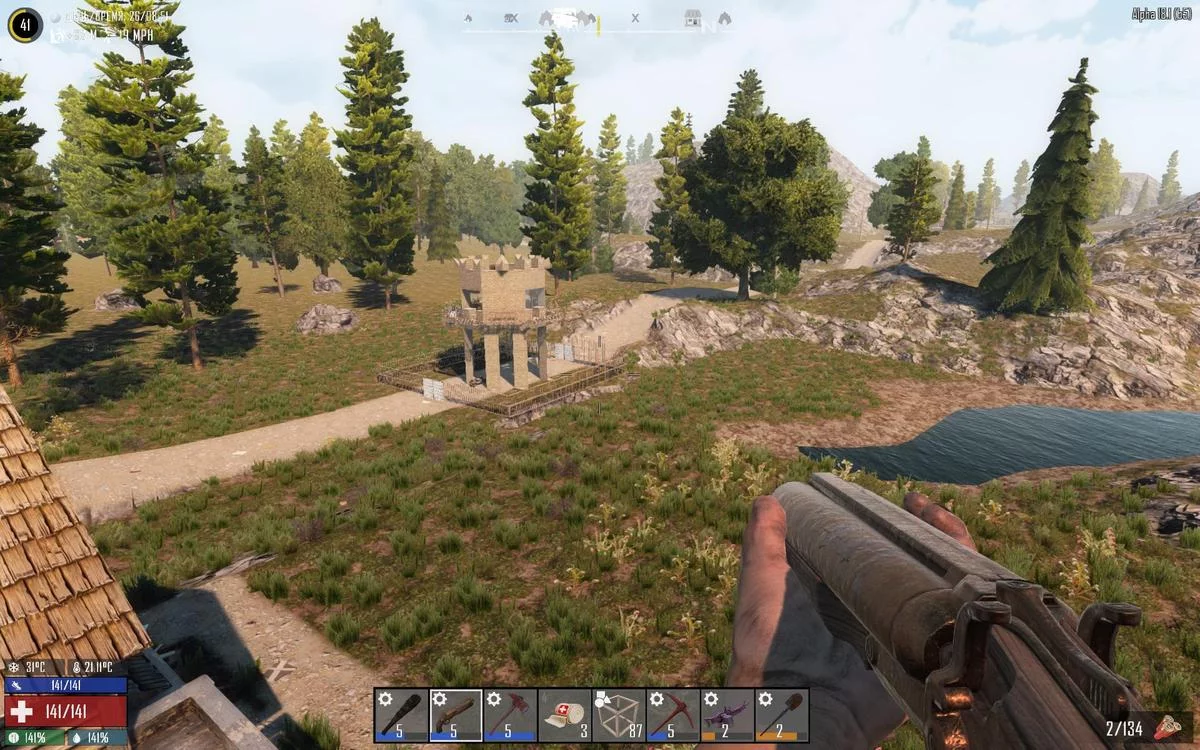Select the first aid bandage slot
1200x750 pixels.
[564, 715]
